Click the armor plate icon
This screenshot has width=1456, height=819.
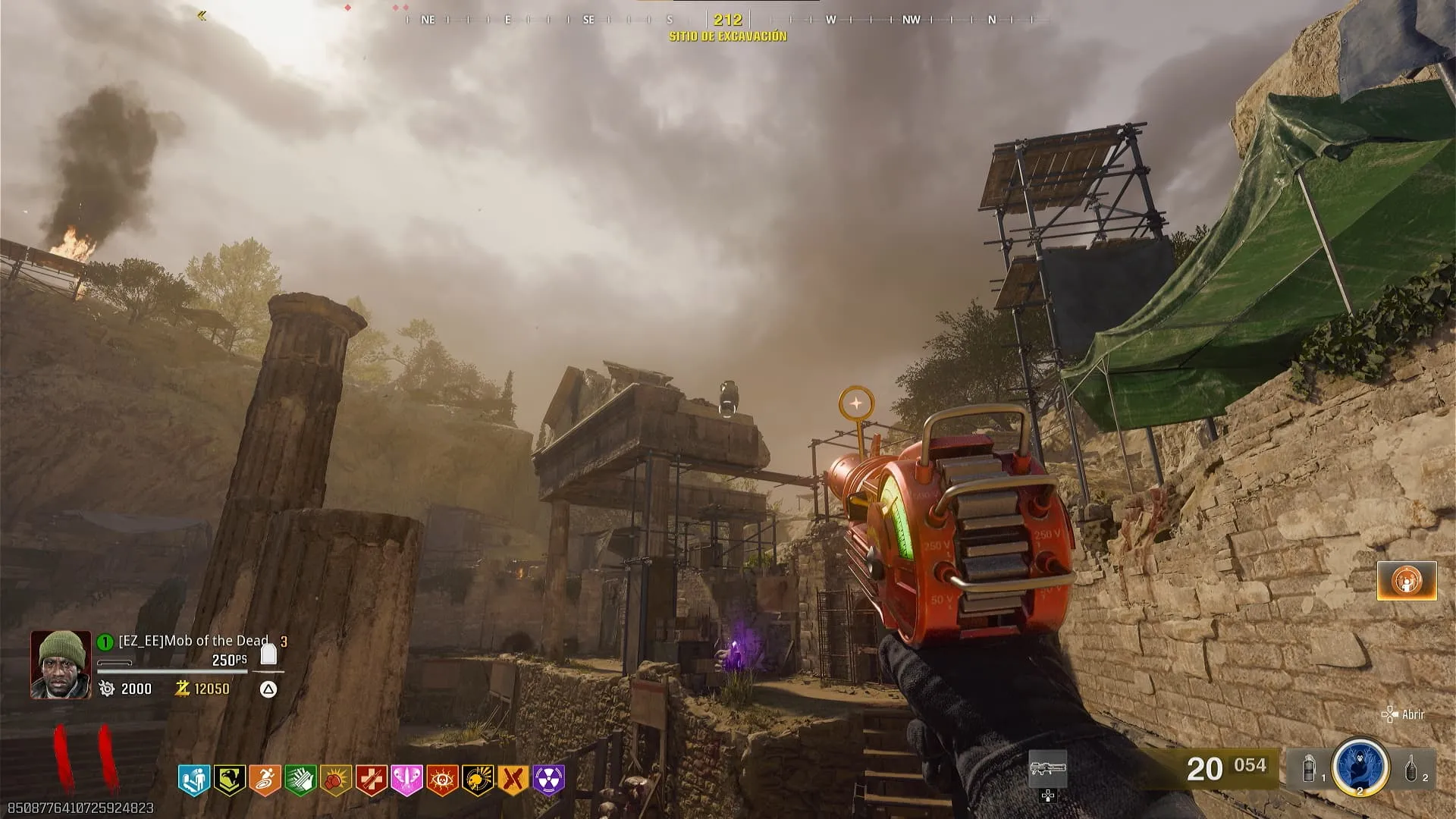coord(268,654)
